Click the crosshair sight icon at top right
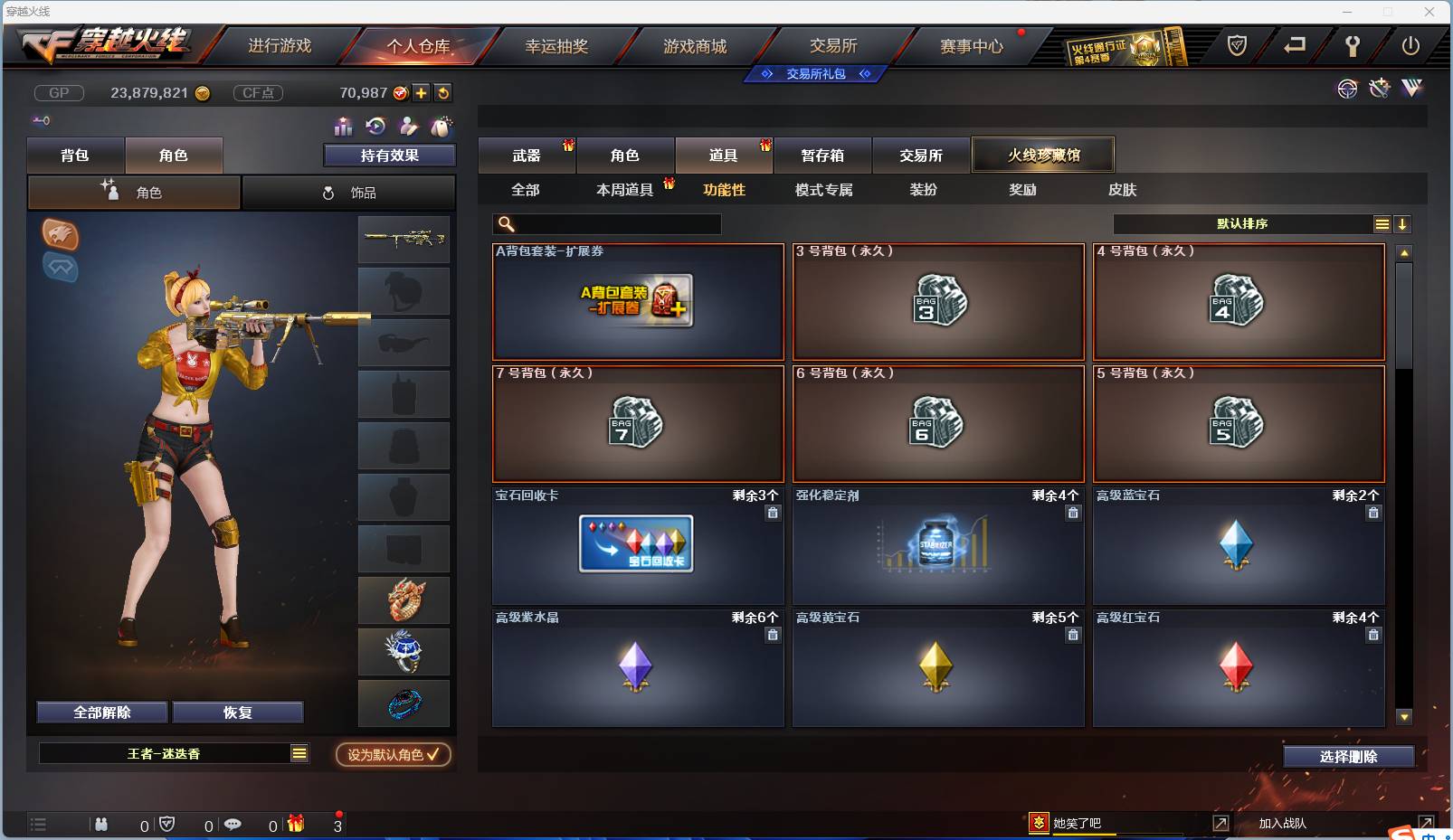 (x=1347, y=89)
